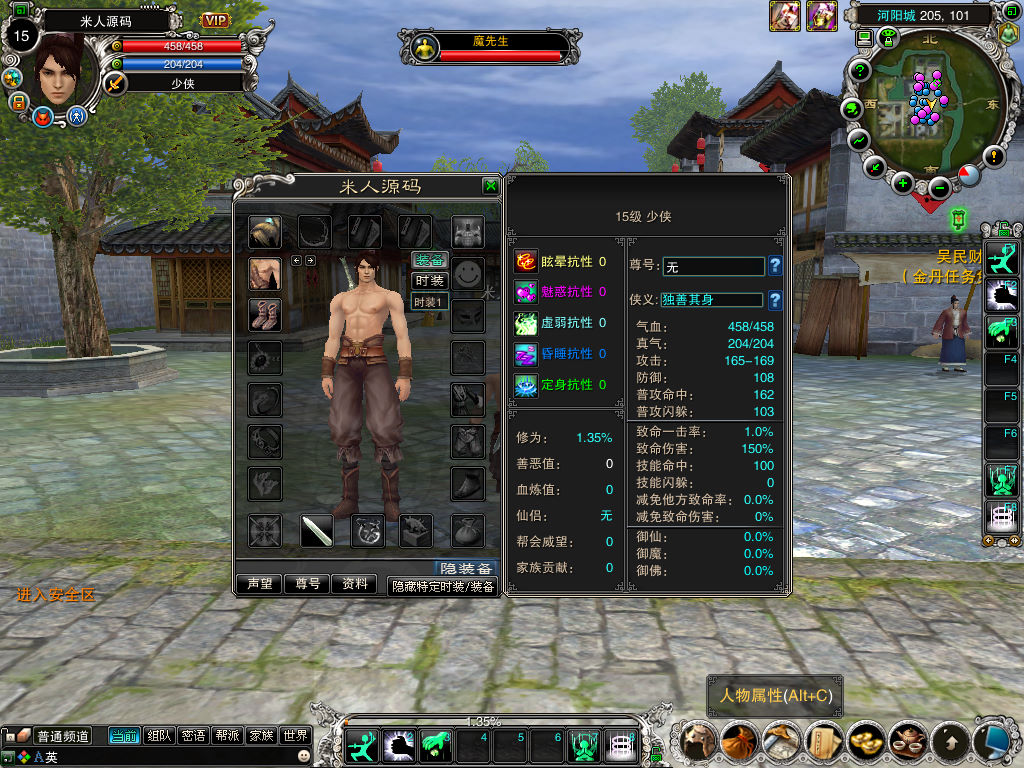Switch chat to the 组队 team channel
The image size is (1024, 768).
[160, 736]
